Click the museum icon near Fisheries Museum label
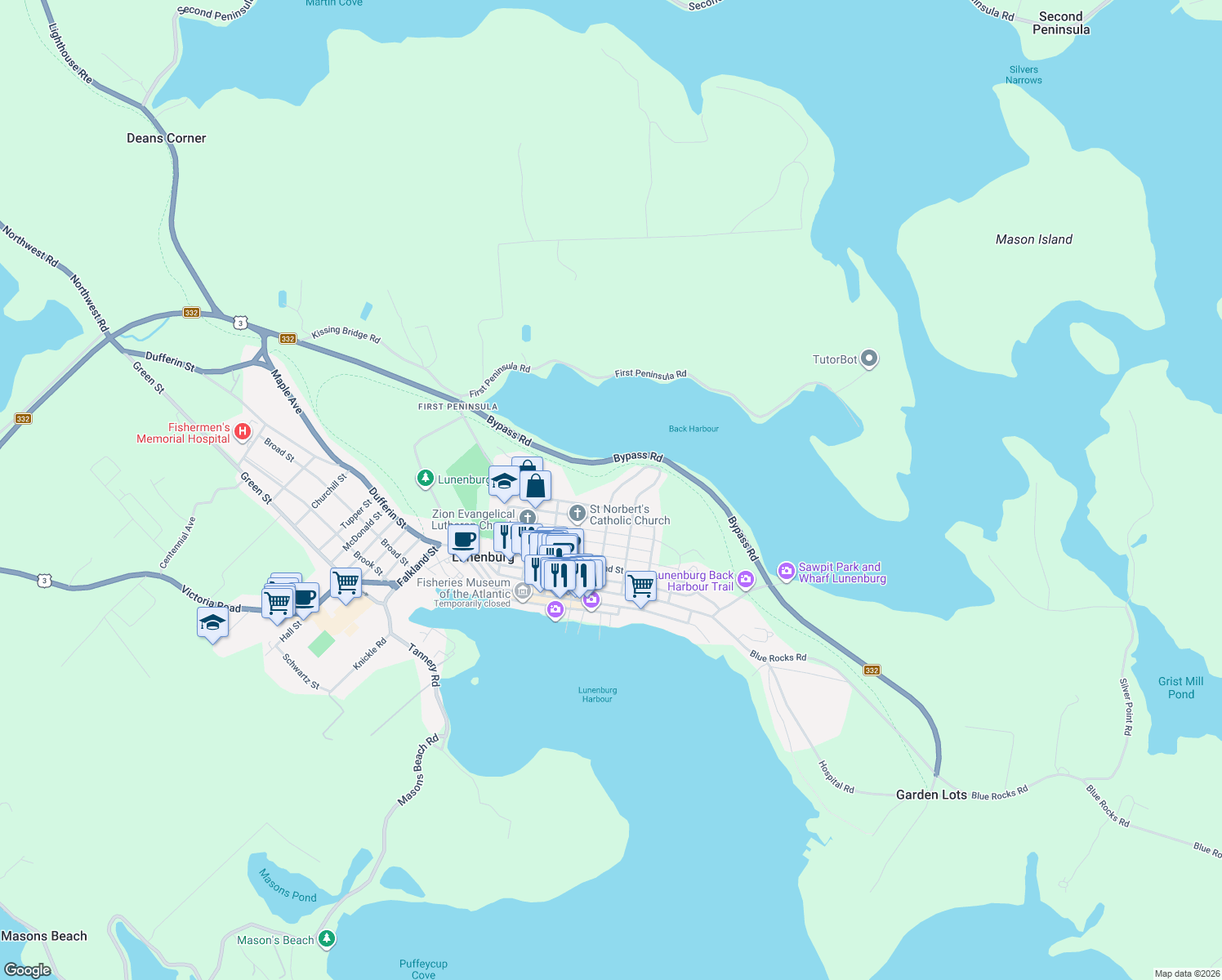This screenshot has width=1222, height=980. click(523, 590)
